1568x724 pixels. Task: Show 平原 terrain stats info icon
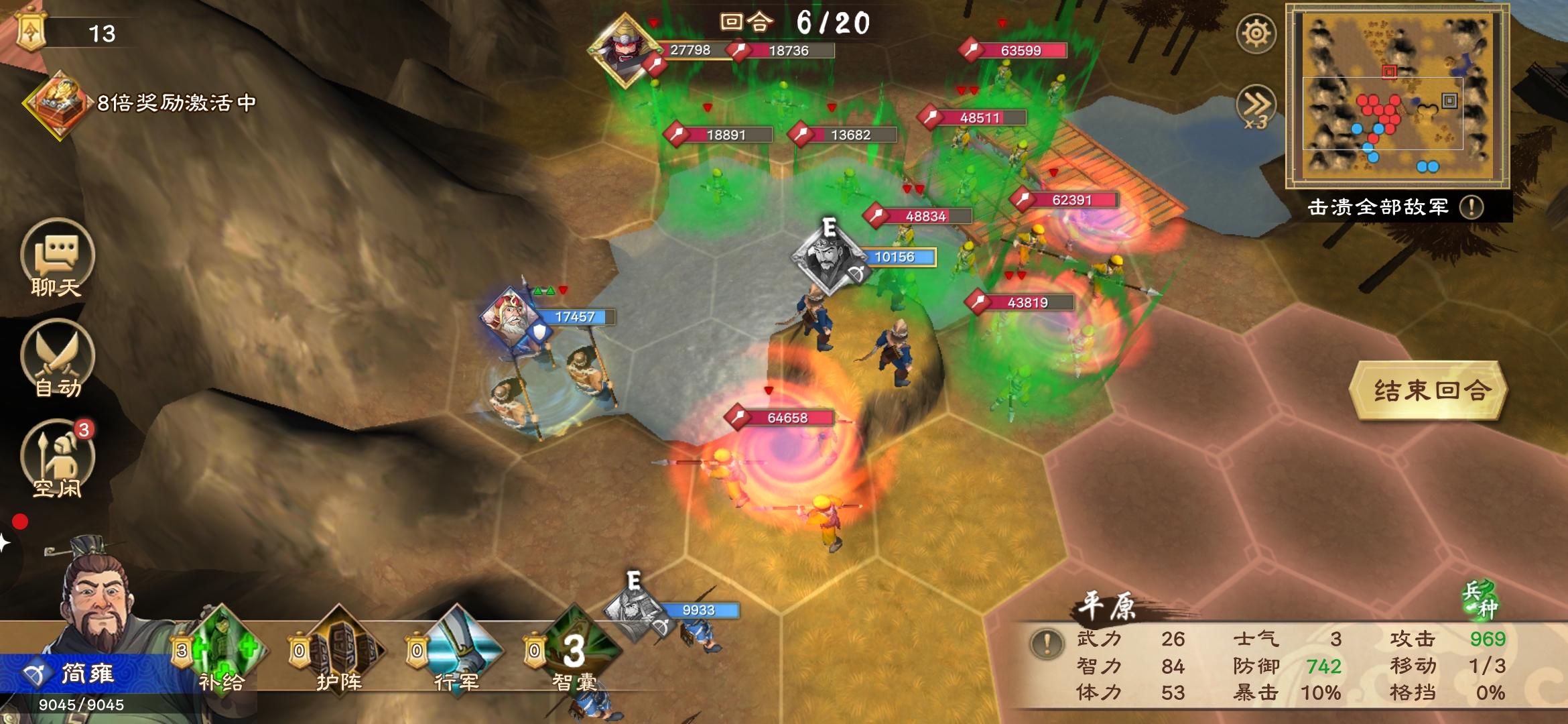coord(1047,644)
